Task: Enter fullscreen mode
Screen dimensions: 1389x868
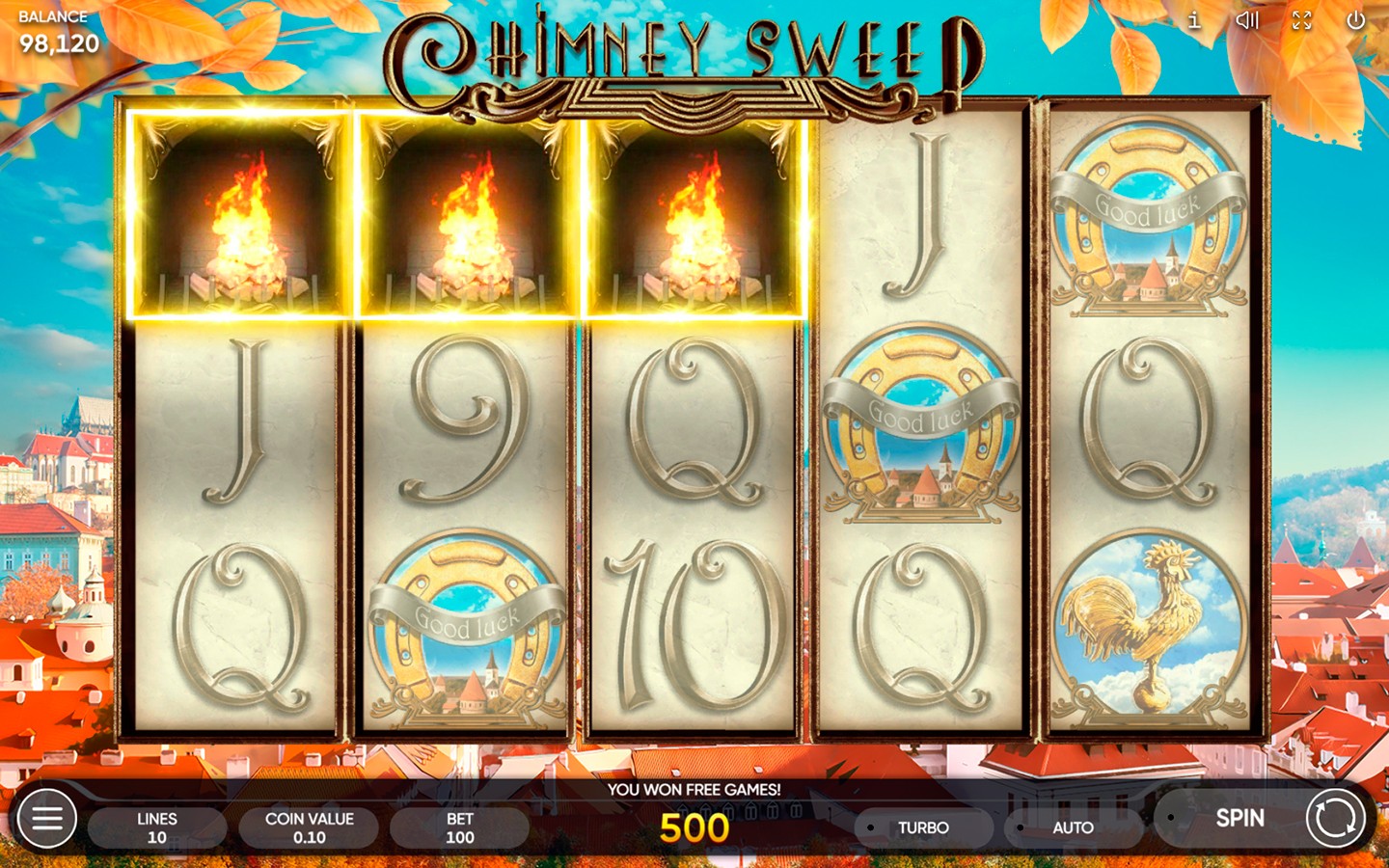Action: tap(1301, 21)
